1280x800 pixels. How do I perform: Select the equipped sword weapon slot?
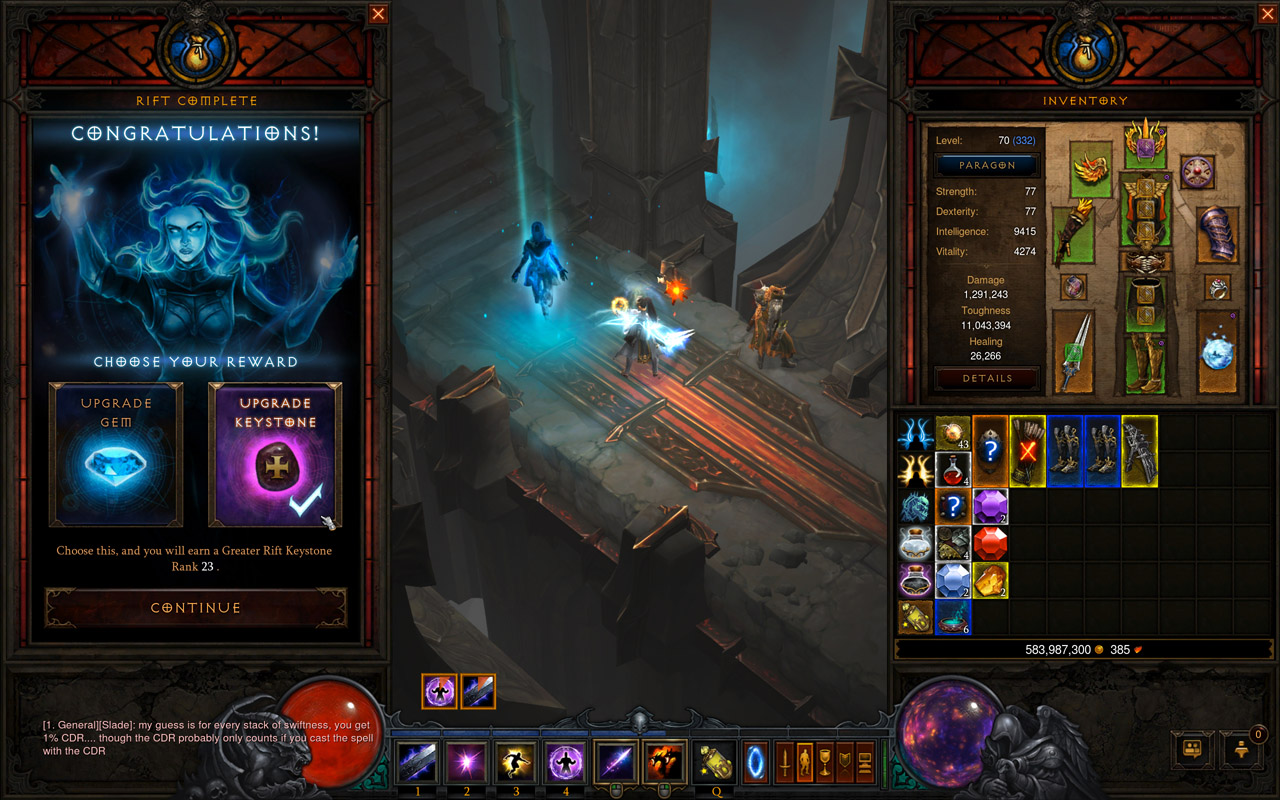(x=1073, y=351)
